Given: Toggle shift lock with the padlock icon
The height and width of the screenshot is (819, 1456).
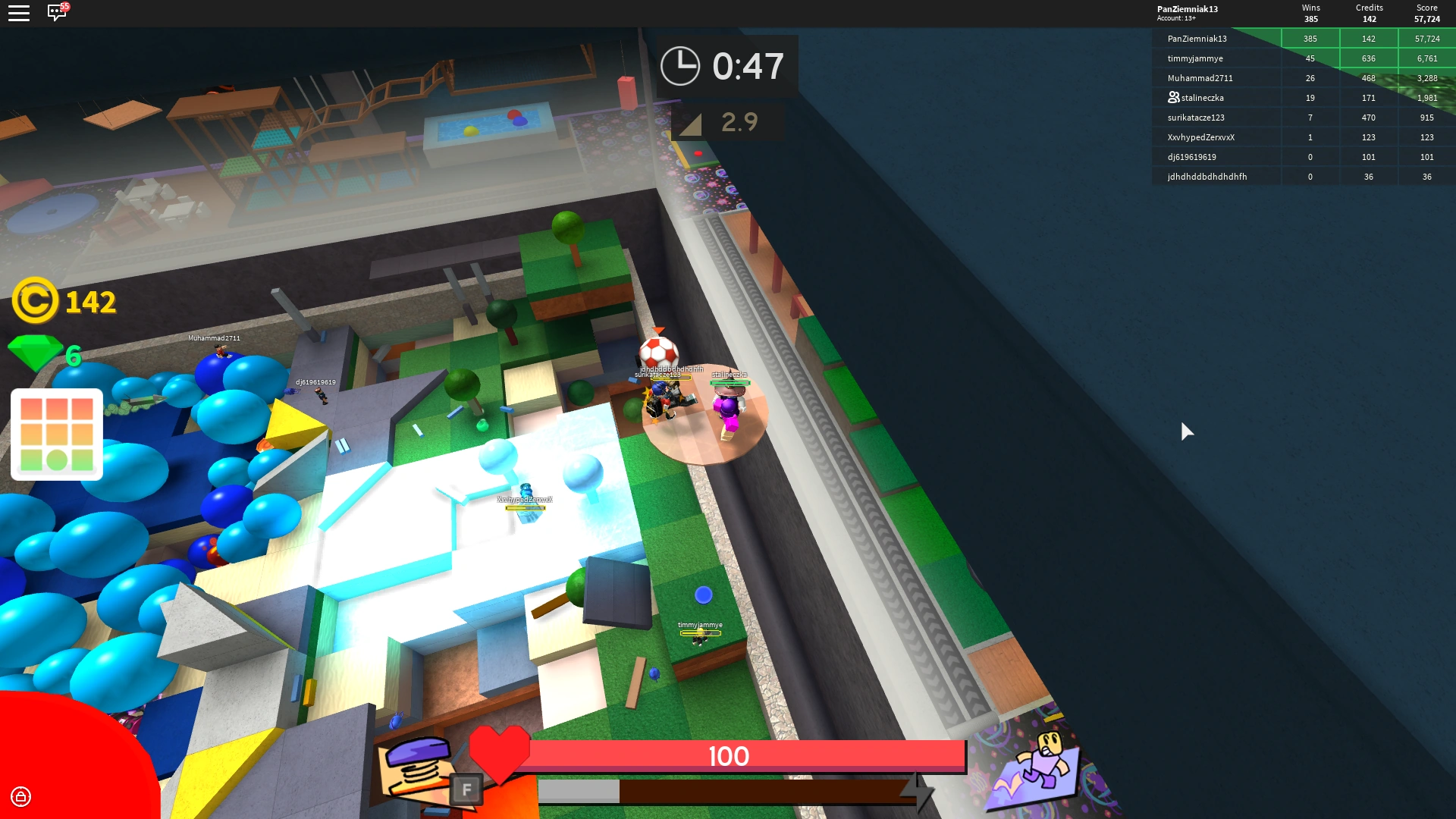Looking at the screenshot, I should point(22,797).
